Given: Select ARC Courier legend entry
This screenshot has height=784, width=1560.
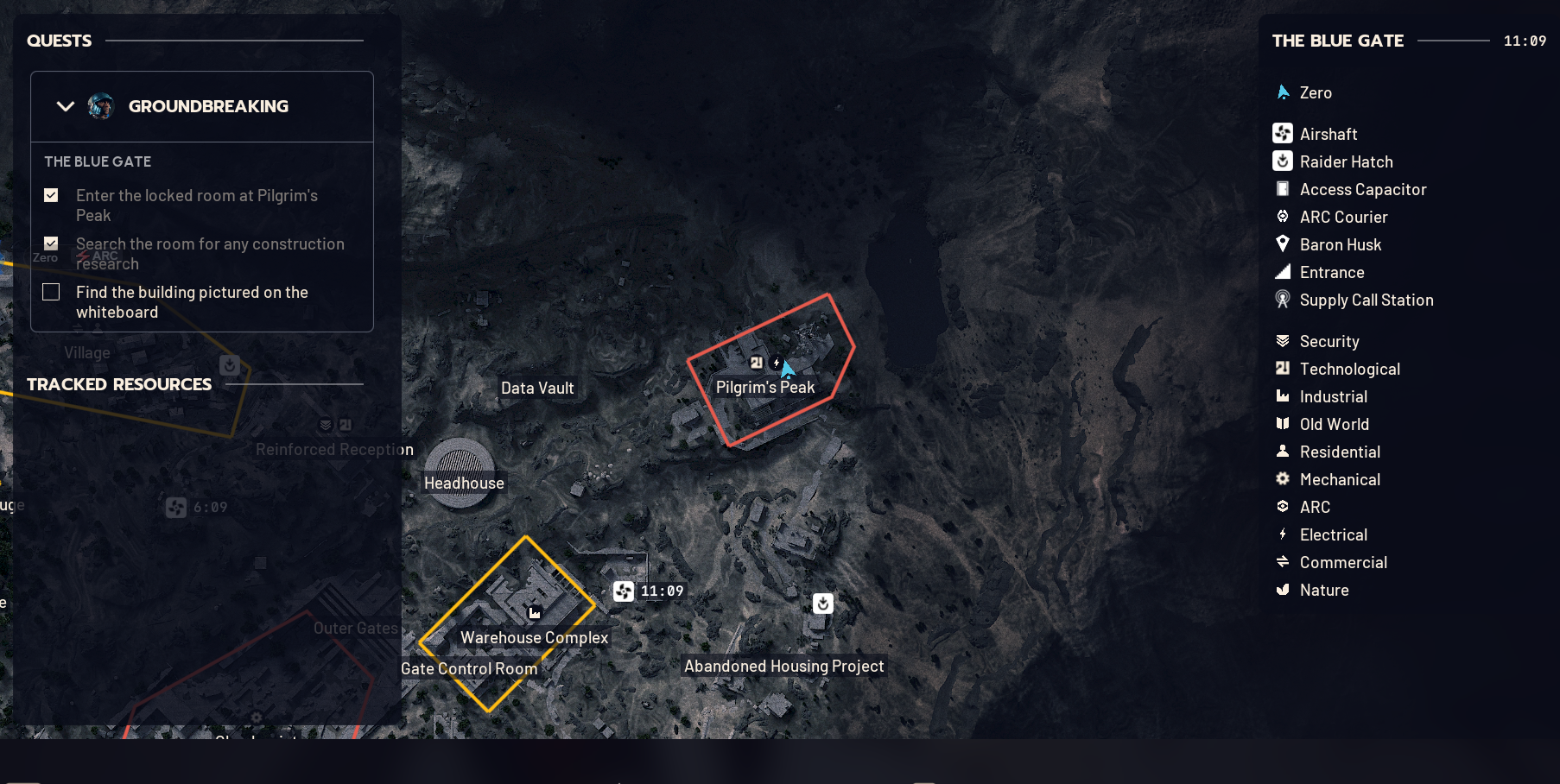Looking at the screenshot, I should [1343, 217].
